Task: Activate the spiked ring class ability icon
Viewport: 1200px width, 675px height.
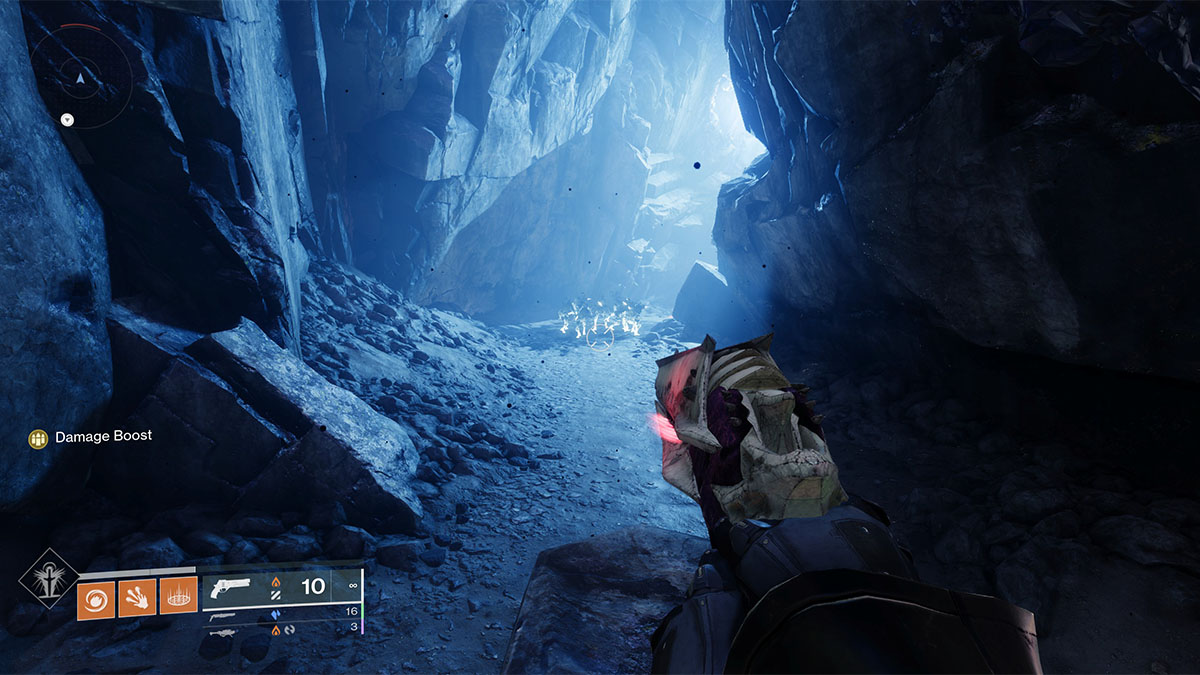Action: point(178,599)
